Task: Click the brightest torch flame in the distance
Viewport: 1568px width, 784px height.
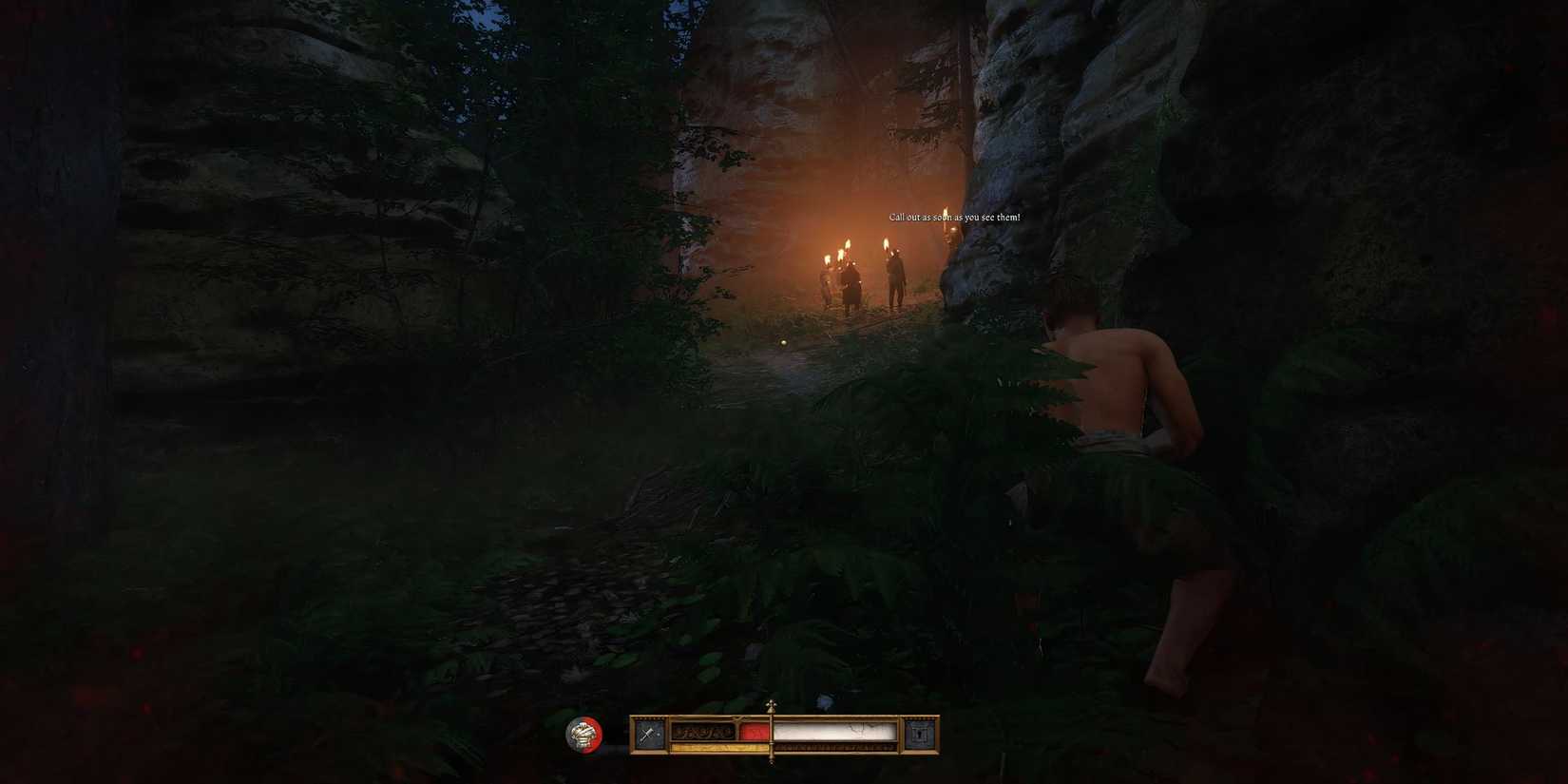Action: (847, 242)
